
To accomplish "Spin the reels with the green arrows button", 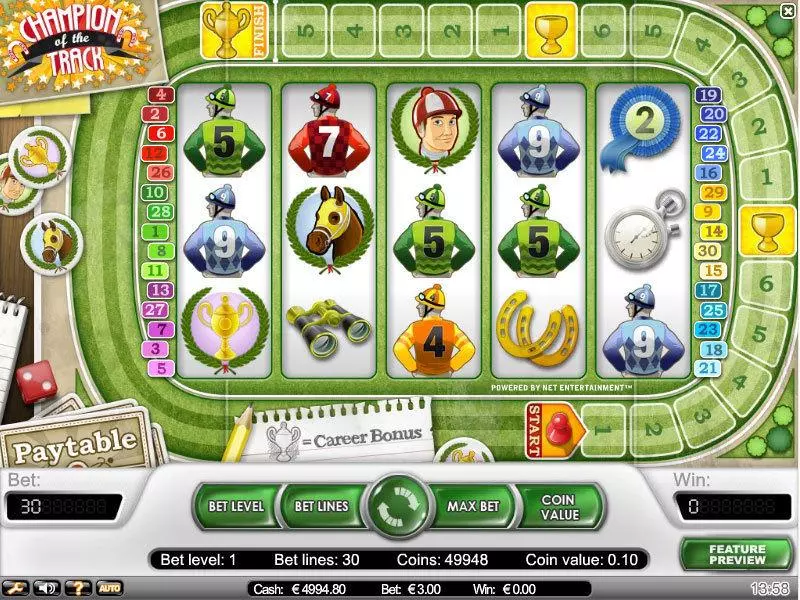I will click(x=398, y=507).
